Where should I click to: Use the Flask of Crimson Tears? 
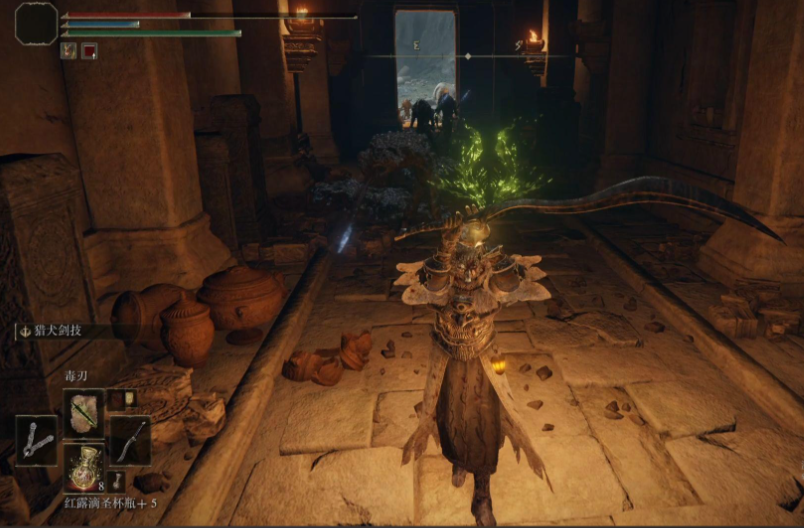pyautogui.click(x=84, y=465)
